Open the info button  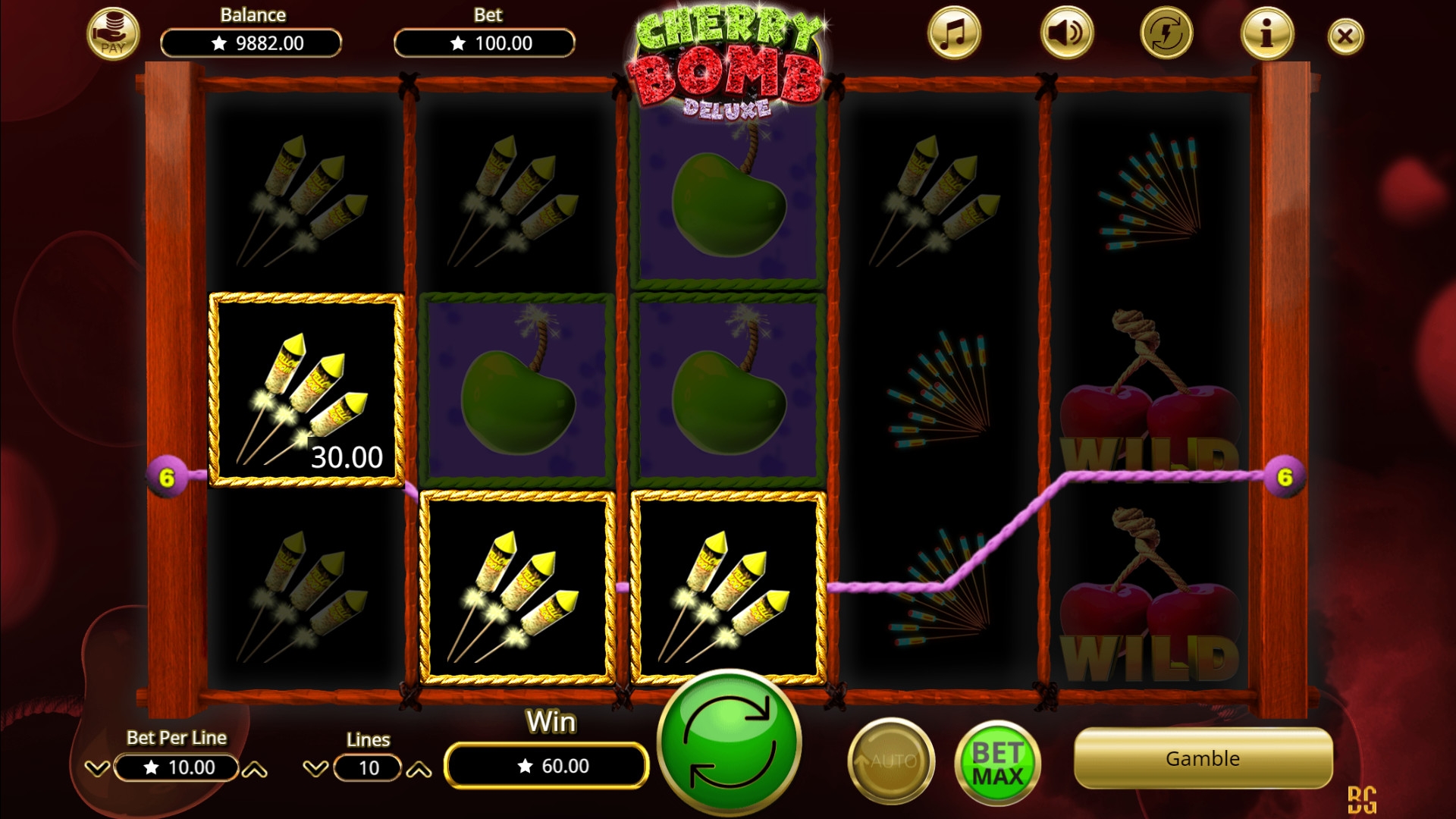(x=1266, y=34)
